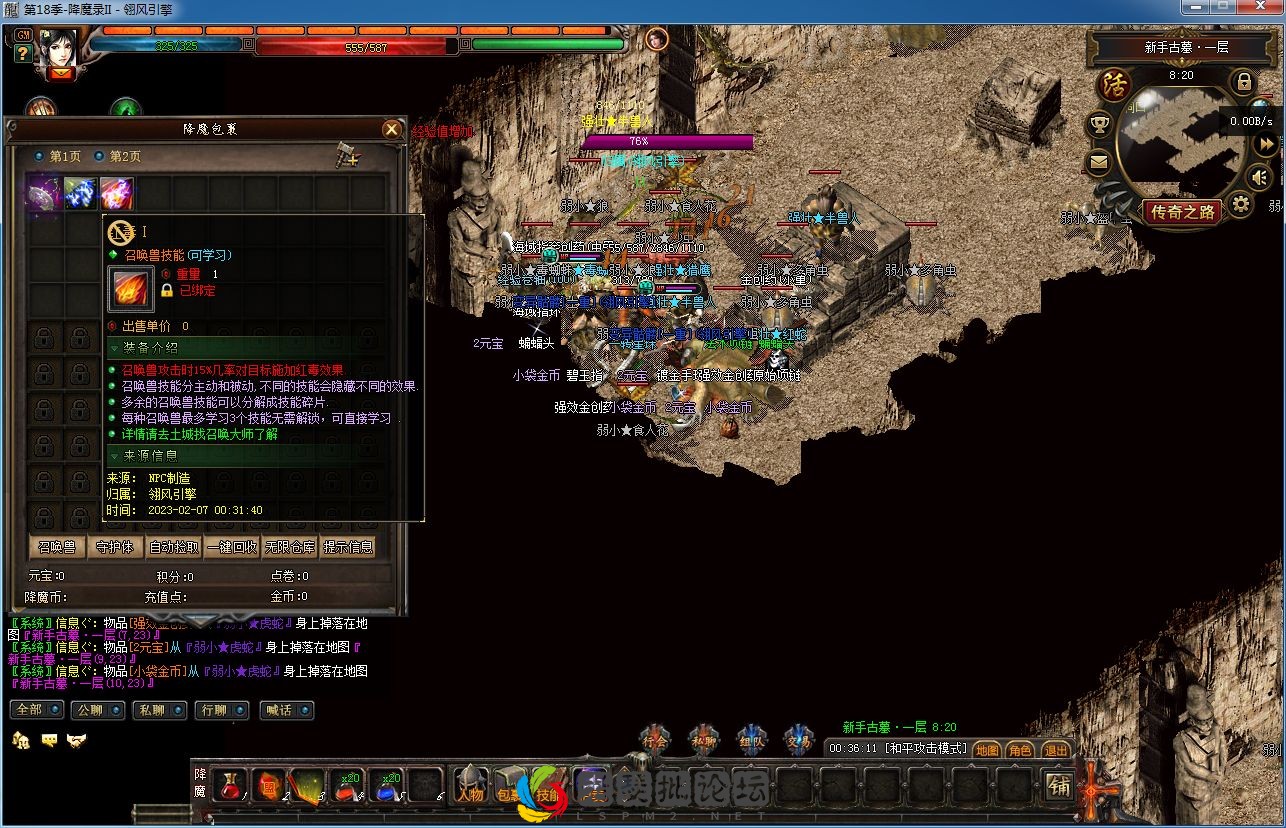1286x828 pixels.
Task: Open the 无限仓库 warehouse
Action: pyautogui.click(x=290, y=547)
